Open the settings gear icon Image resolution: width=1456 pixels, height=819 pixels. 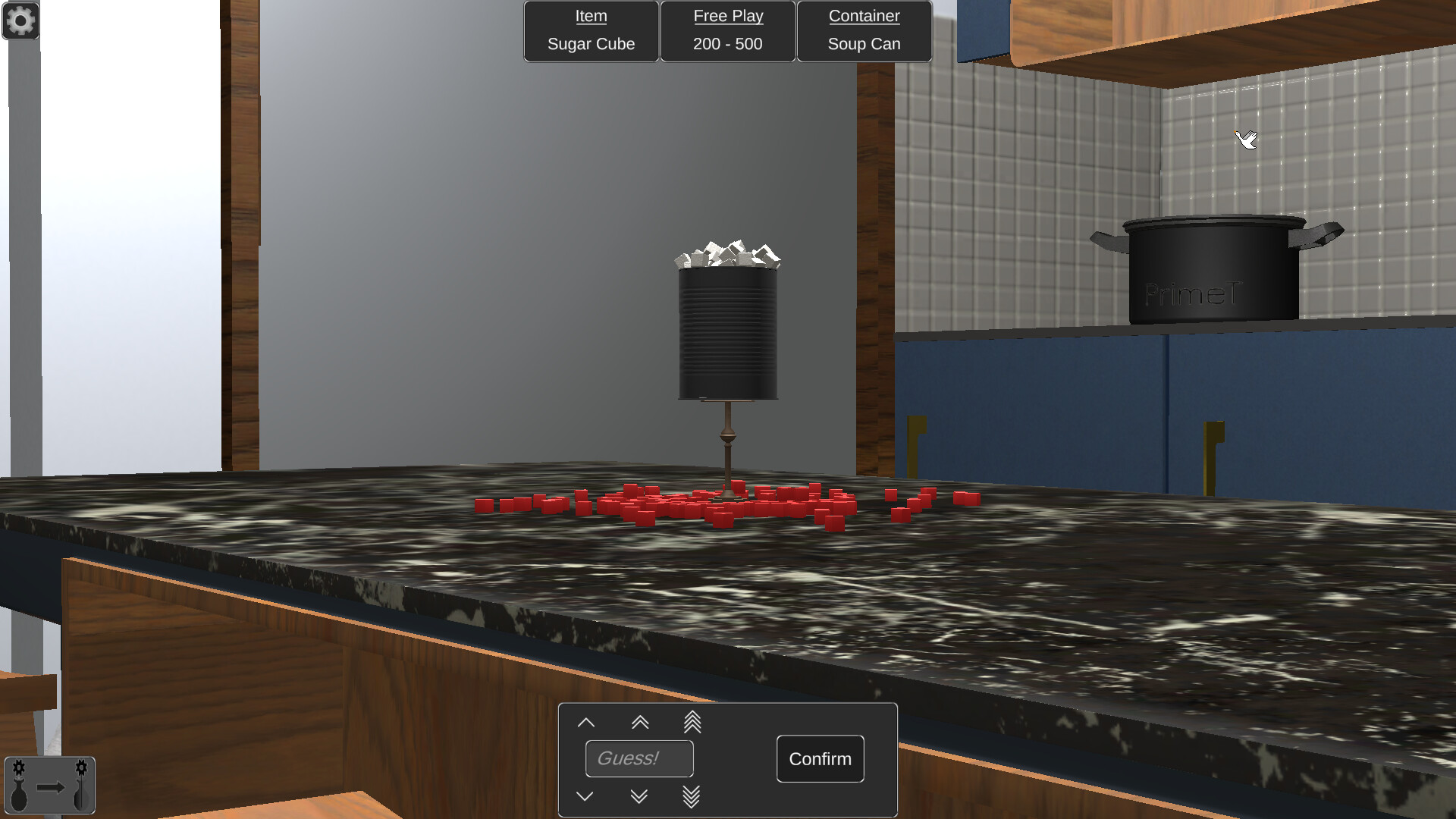20,20
